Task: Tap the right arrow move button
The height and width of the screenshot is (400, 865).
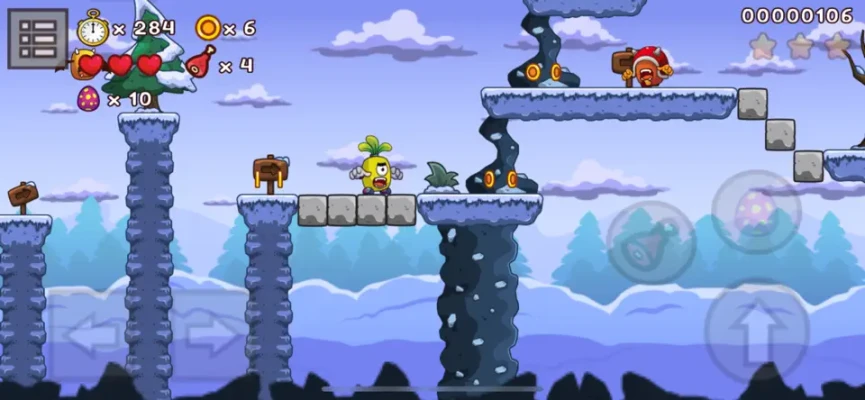Action: pyautogui.click(x=211, y=336)
